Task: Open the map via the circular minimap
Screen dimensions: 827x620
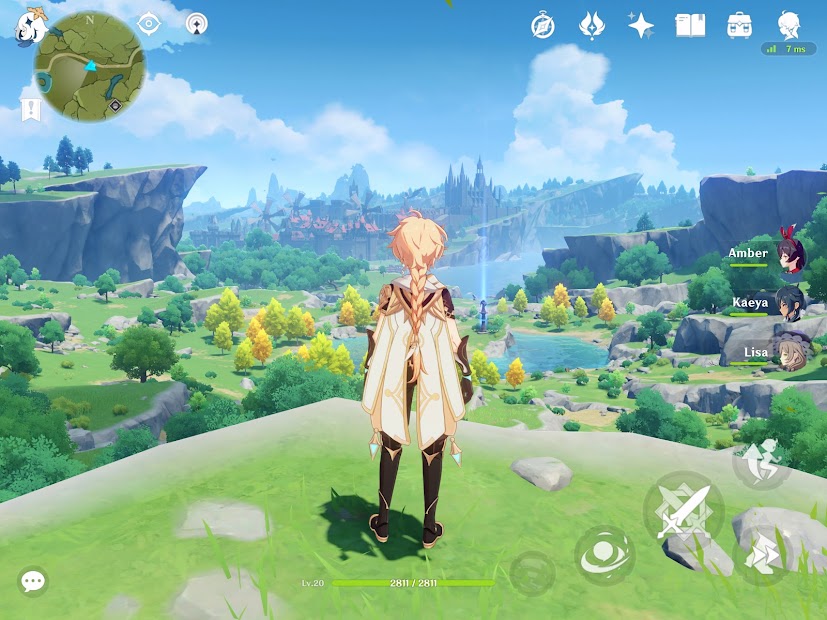Action: [x=90, y=67]
